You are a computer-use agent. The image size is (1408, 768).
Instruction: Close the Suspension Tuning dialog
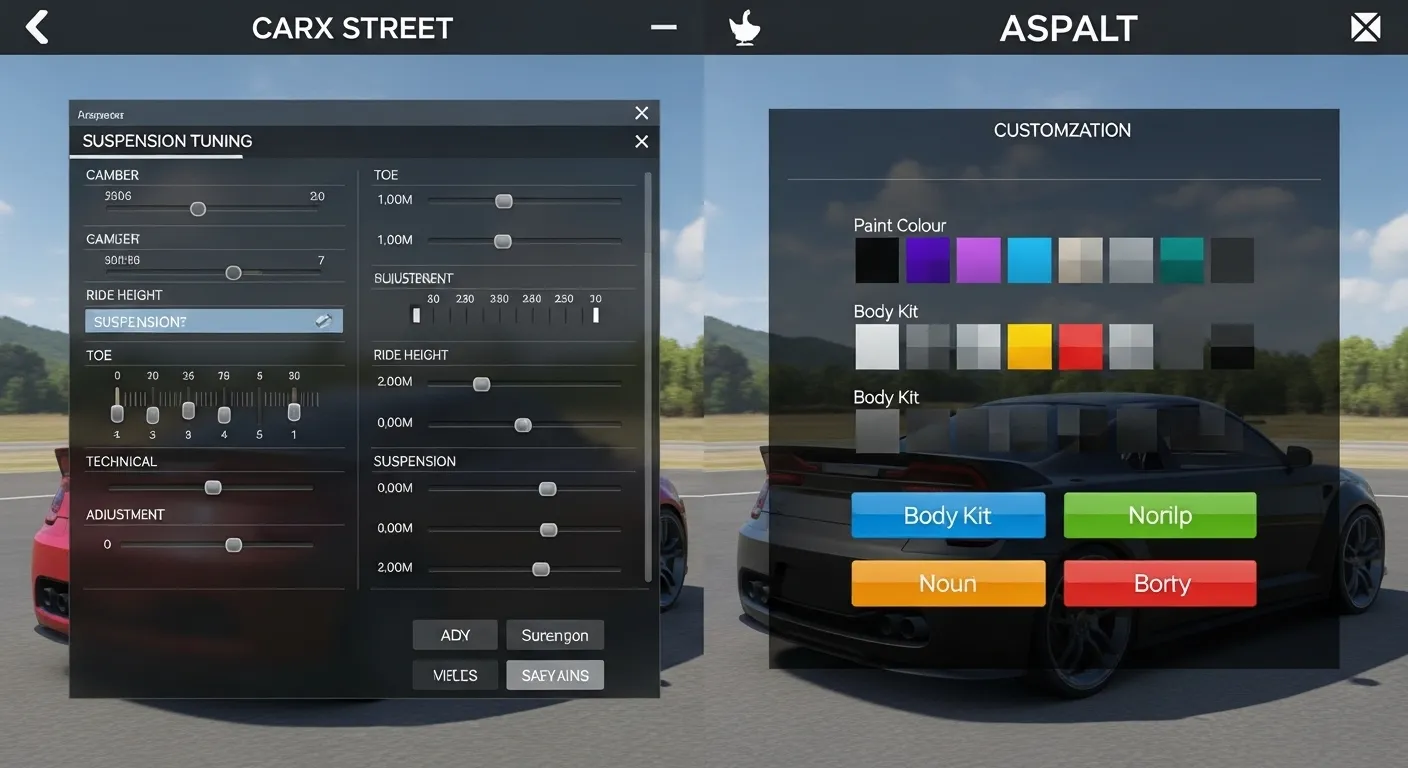point(641,141)
